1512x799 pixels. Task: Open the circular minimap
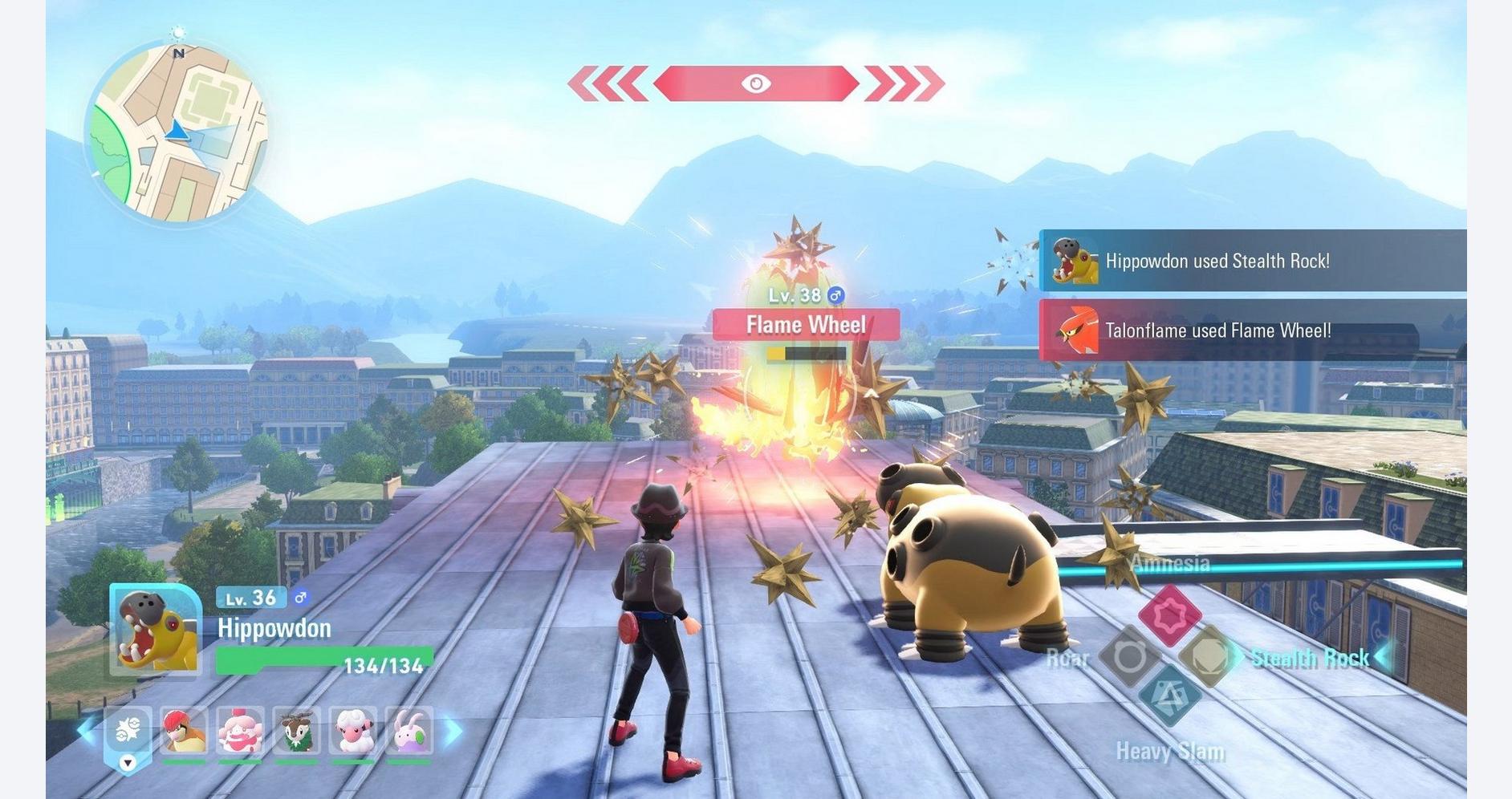(176, 133)
